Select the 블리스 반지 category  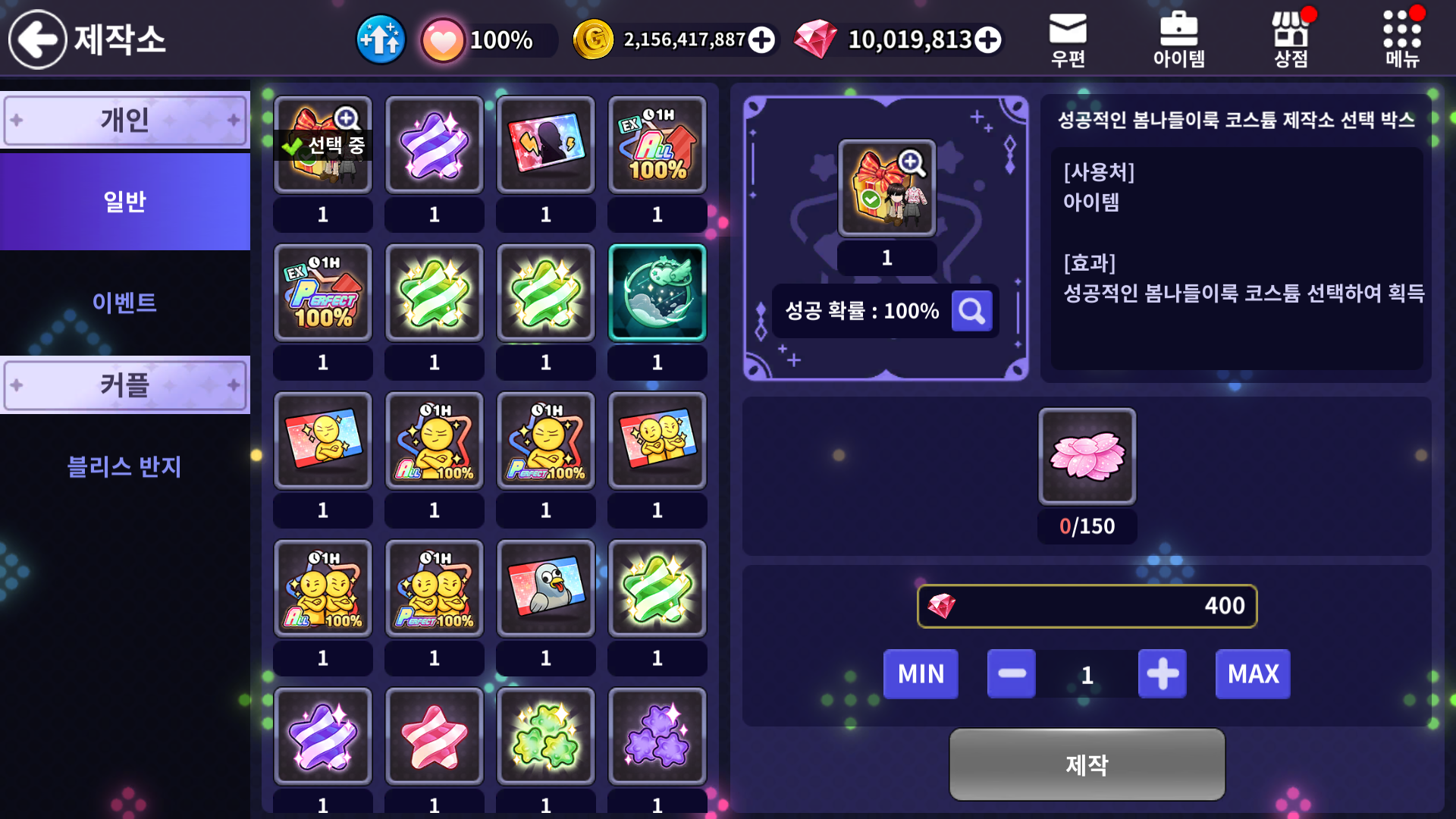coord(125,466)
